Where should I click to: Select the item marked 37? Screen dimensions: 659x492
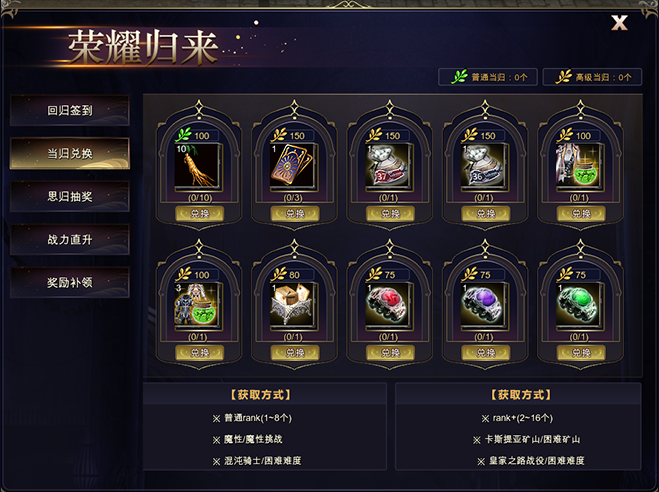(x=384, y=165)
